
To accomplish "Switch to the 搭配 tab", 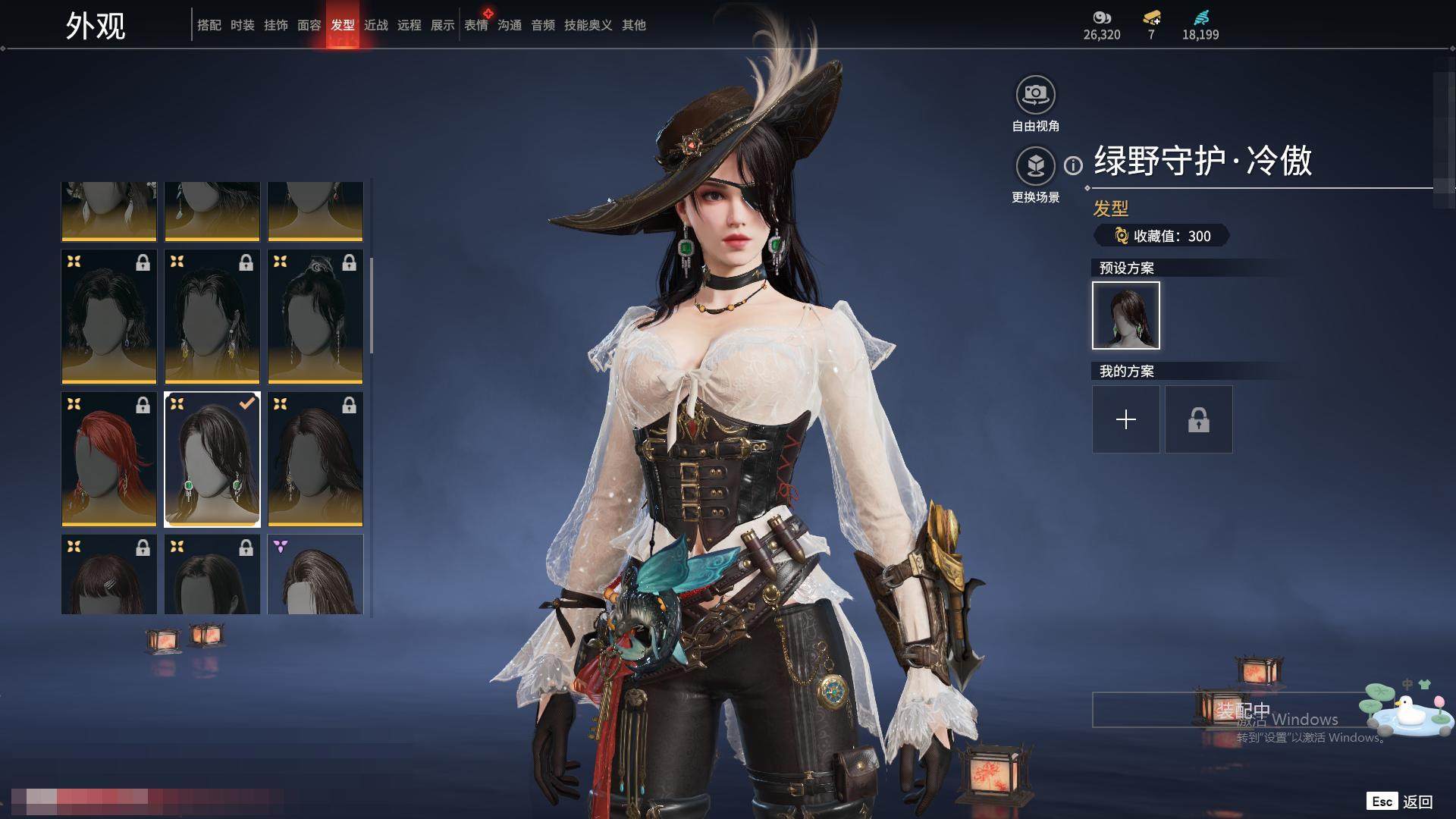I will 209,25.
